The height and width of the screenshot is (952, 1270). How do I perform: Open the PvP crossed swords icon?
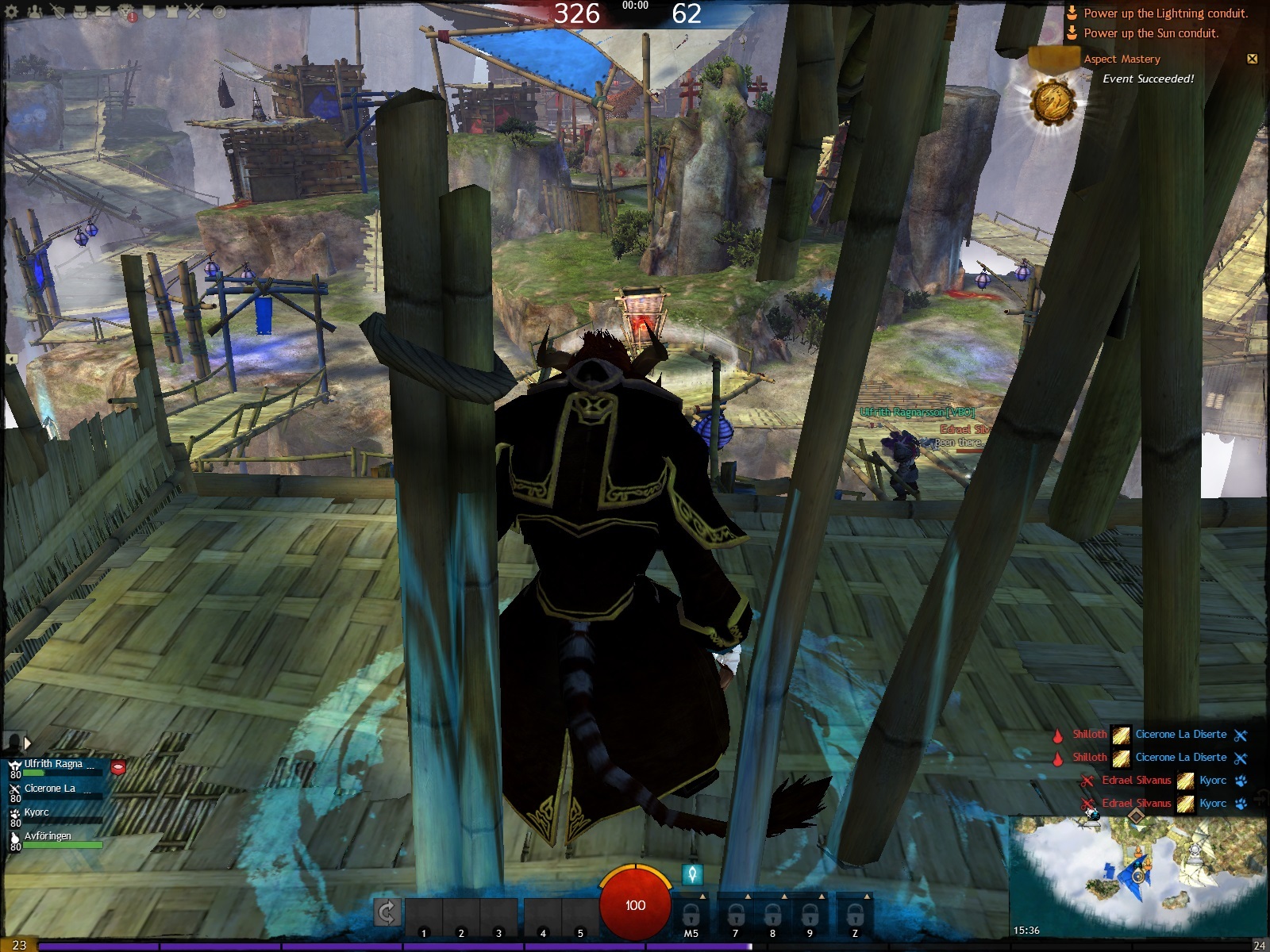pos(194,12)
